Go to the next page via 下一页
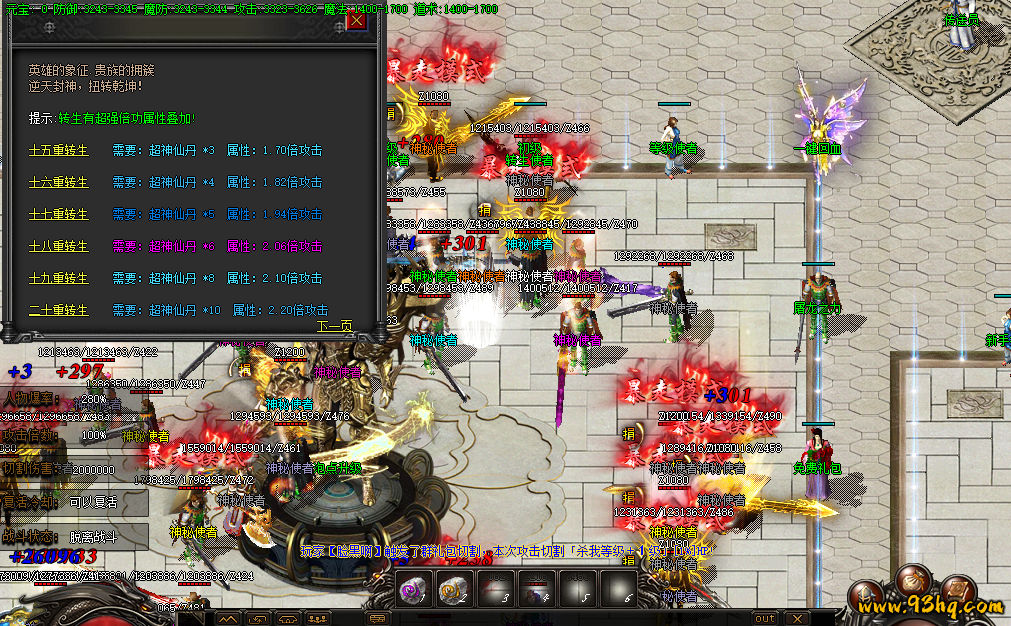The image size is (1011, 626). tap(335, 326)
